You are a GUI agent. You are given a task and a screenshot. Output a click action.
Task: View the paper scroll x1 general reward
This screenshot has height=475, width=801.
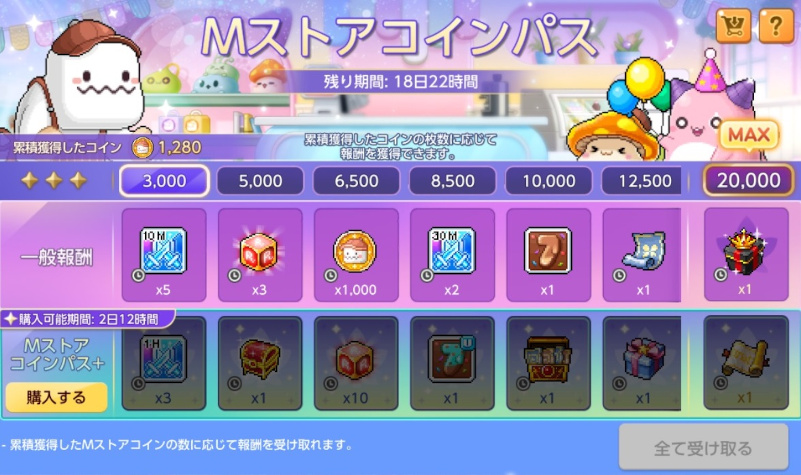643,254
